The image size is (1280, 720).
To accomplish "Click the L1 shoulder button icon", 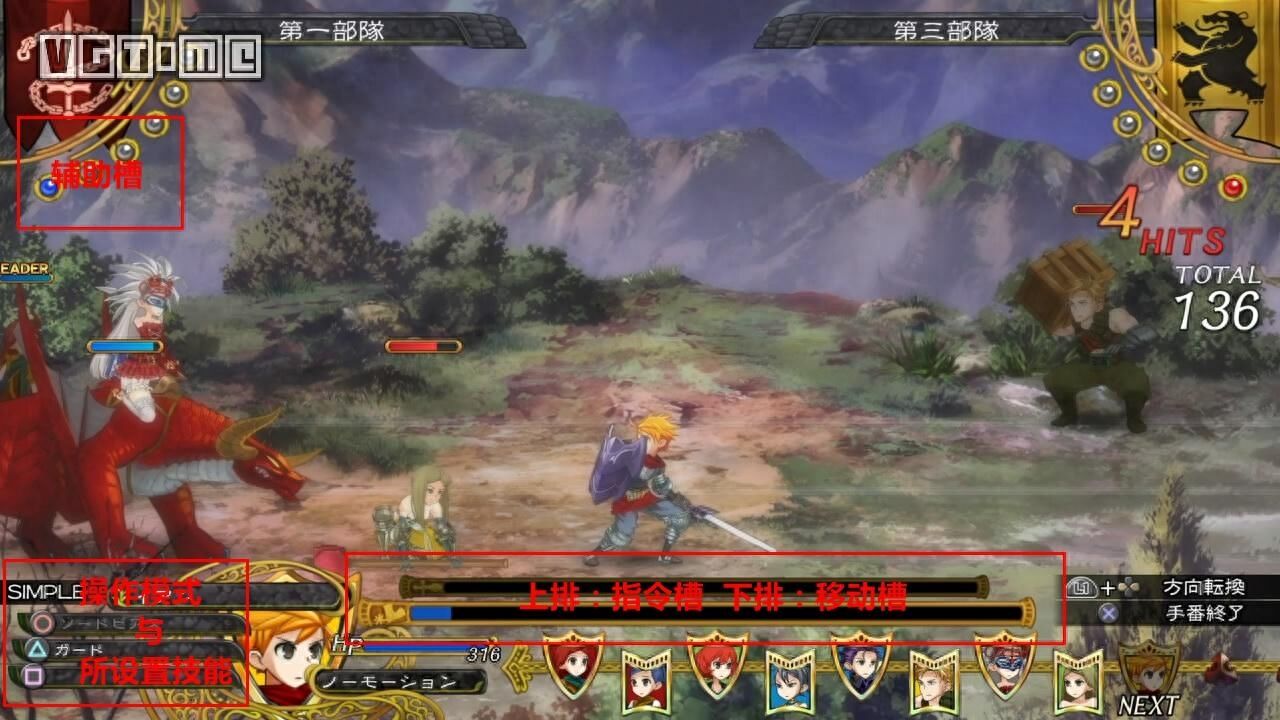I will point(1083,588).
